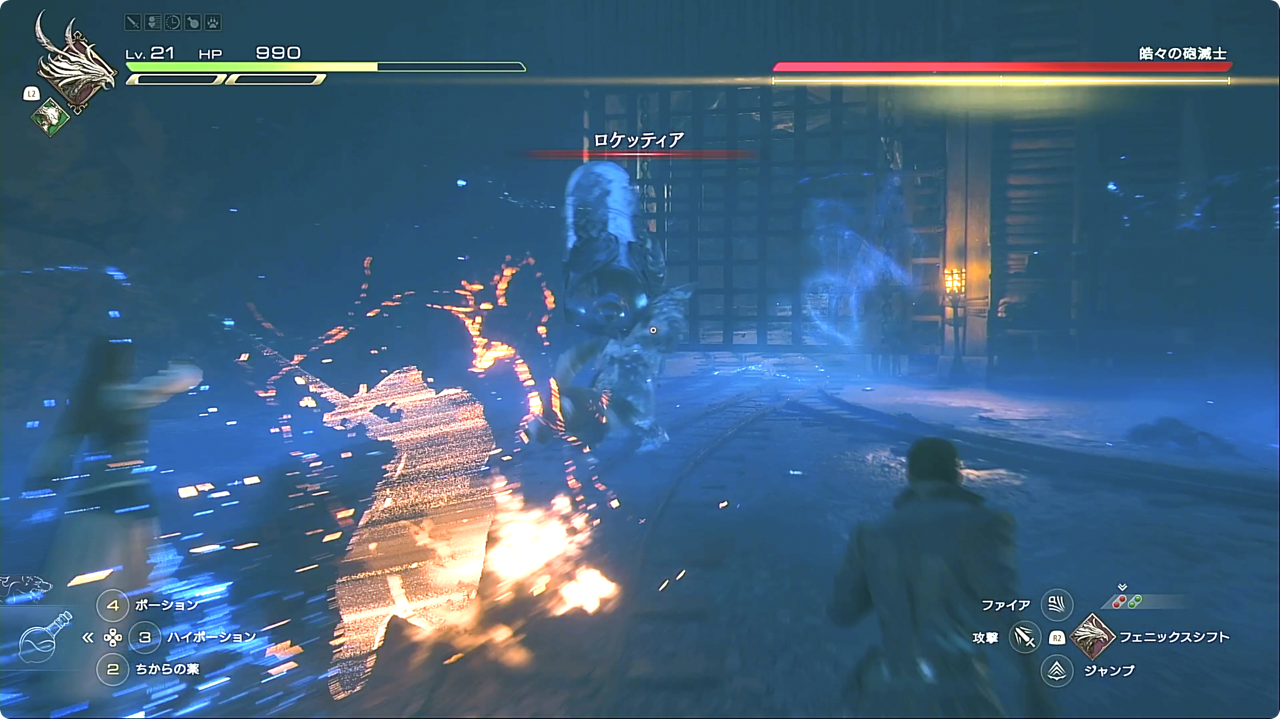Screen dimensions: 1280x719
Task: Click the paw print status icon
Action: tap(212, 22)
